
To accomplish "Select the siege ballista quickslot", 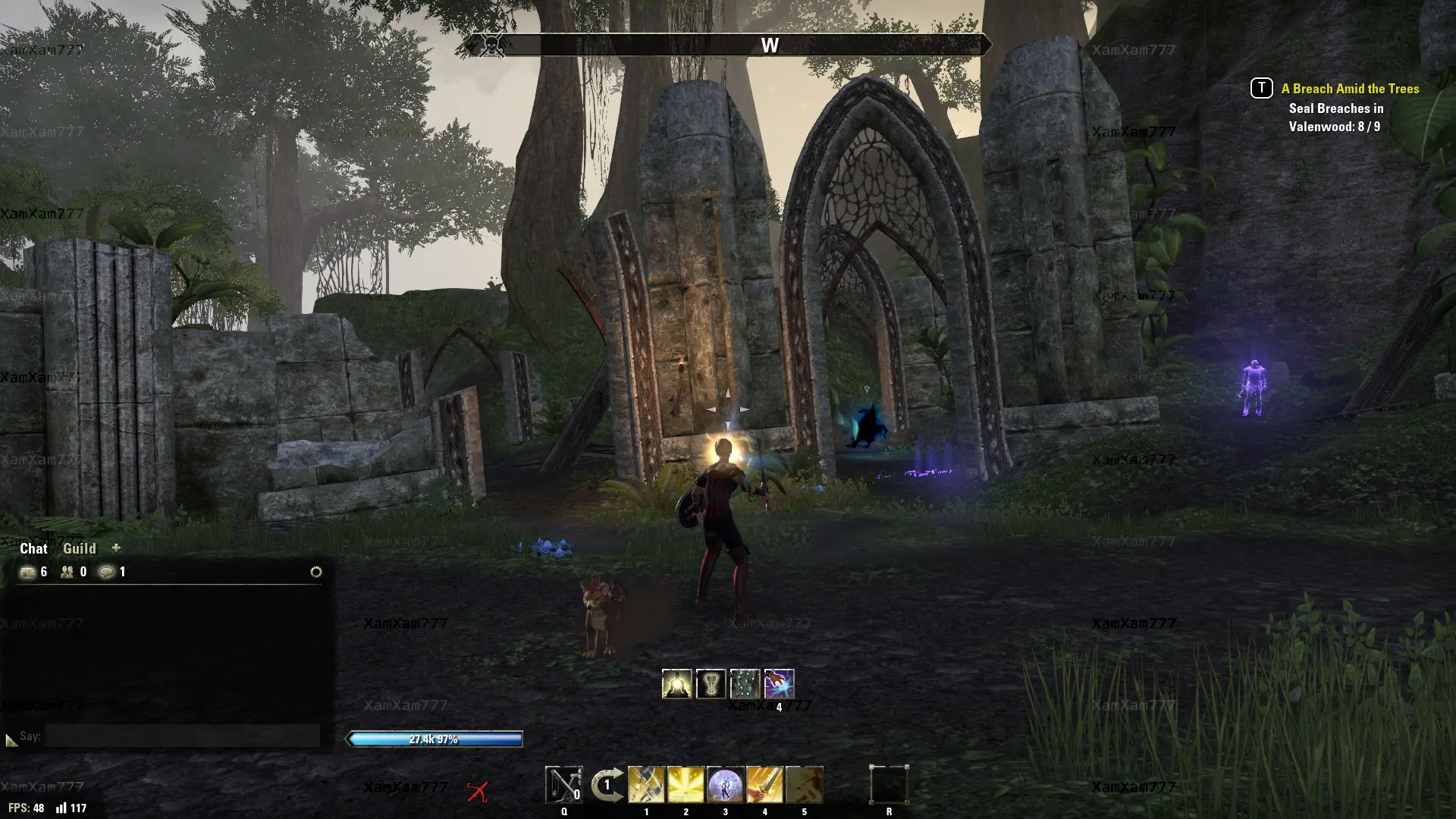I will click(563, 785).
